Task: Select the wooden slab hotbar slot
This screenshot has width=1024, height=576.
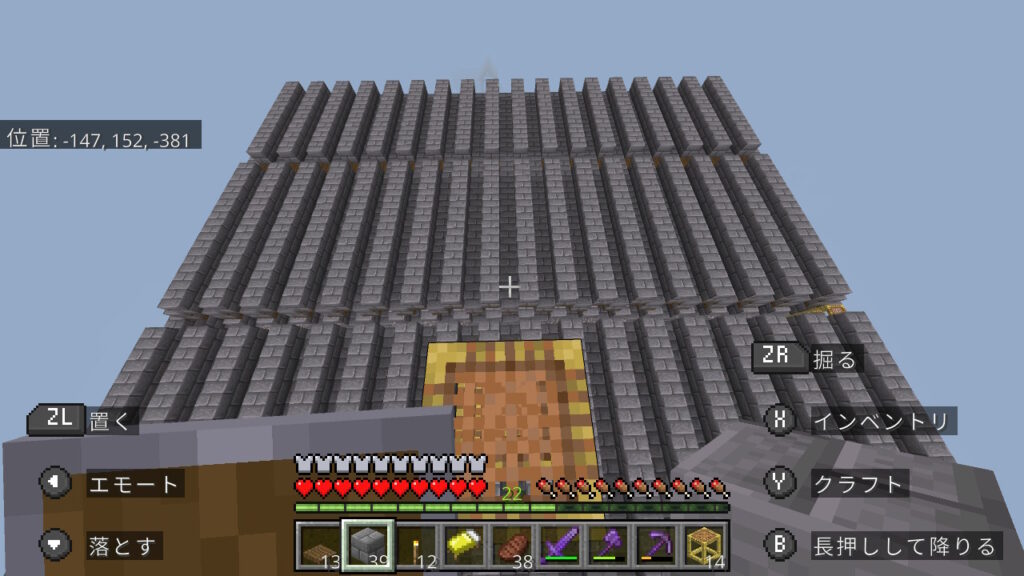Action: (320, 544)
